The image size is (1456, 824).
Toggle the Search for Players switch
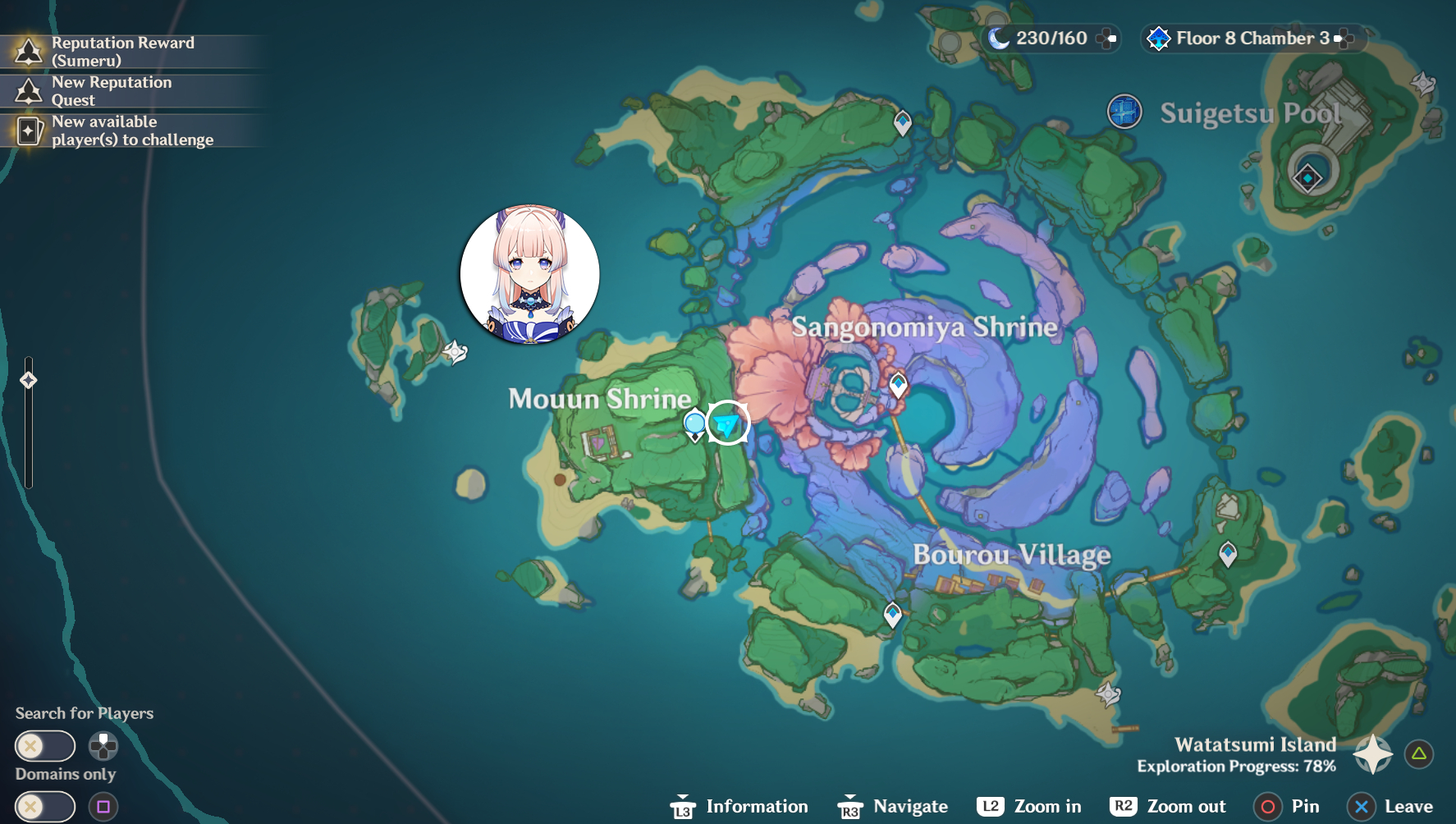45,745
